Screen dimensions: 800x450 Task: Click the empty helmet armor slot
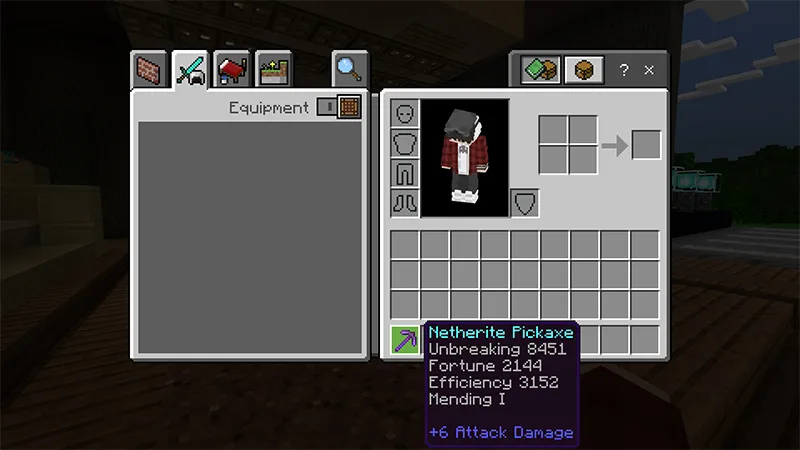404,113
